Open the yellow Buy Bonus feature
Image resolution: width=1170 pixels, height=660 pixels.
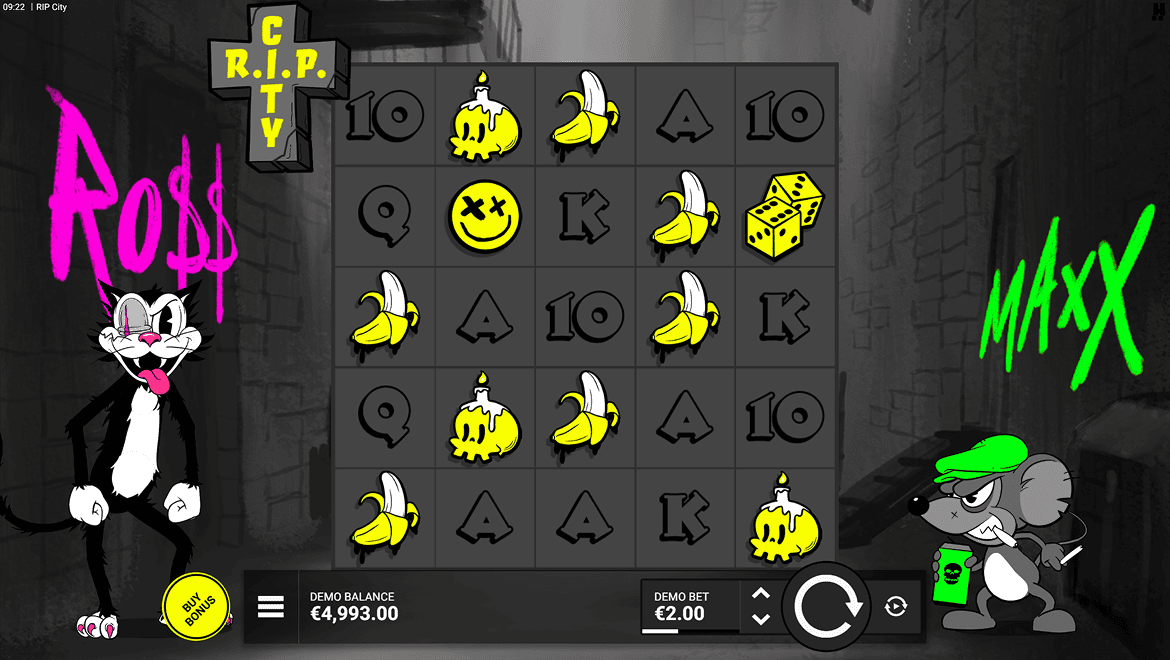tap(196, 607)
